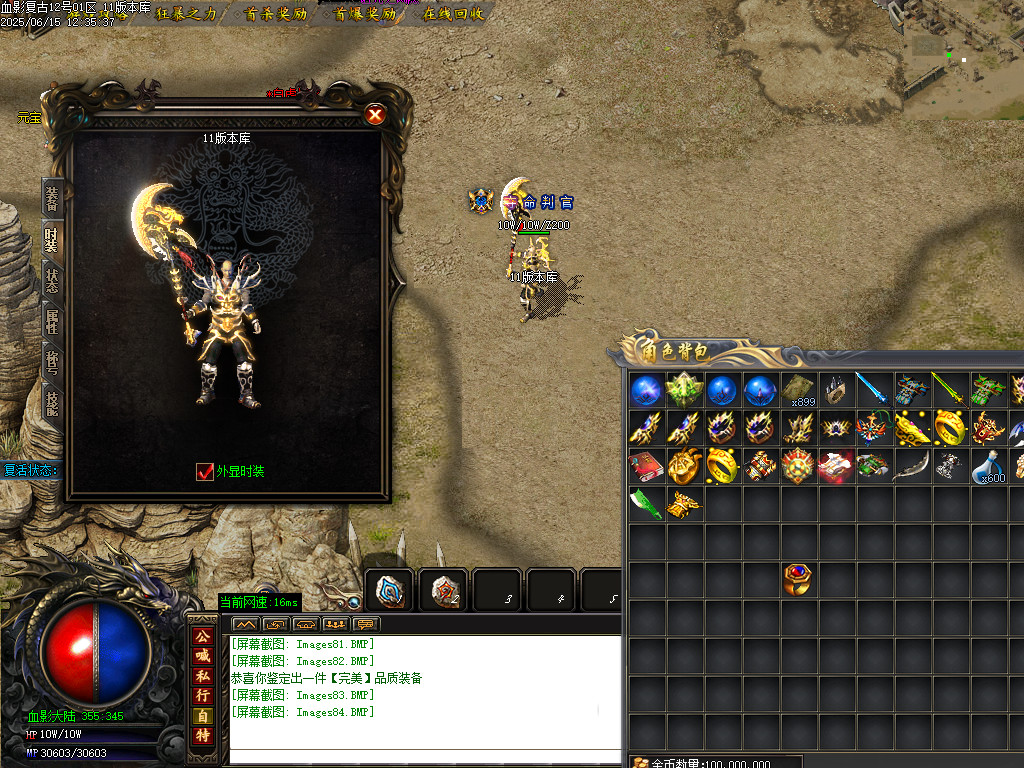Pick the red spellbook in the bag
This screenshot has width=1024, height=768.
click(645, 466)
